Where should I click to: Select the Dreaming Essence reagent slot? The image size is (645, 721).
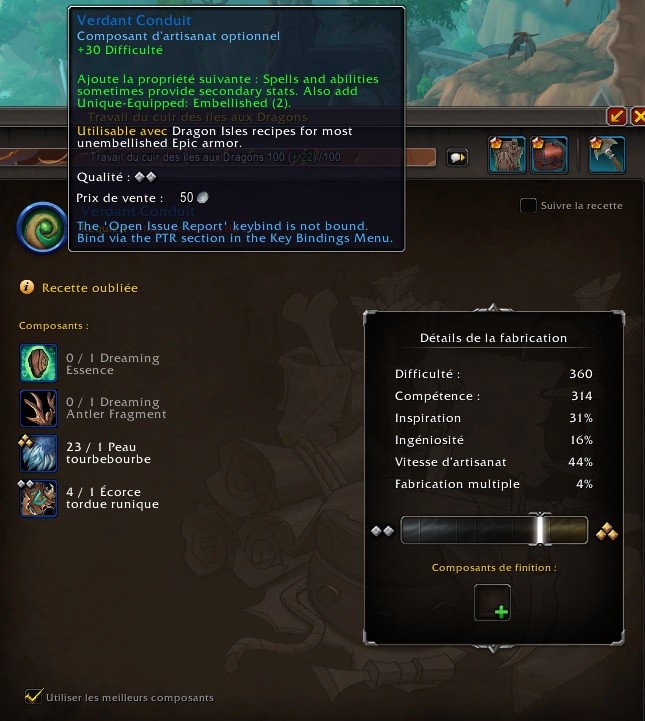[x=39, y=363]
